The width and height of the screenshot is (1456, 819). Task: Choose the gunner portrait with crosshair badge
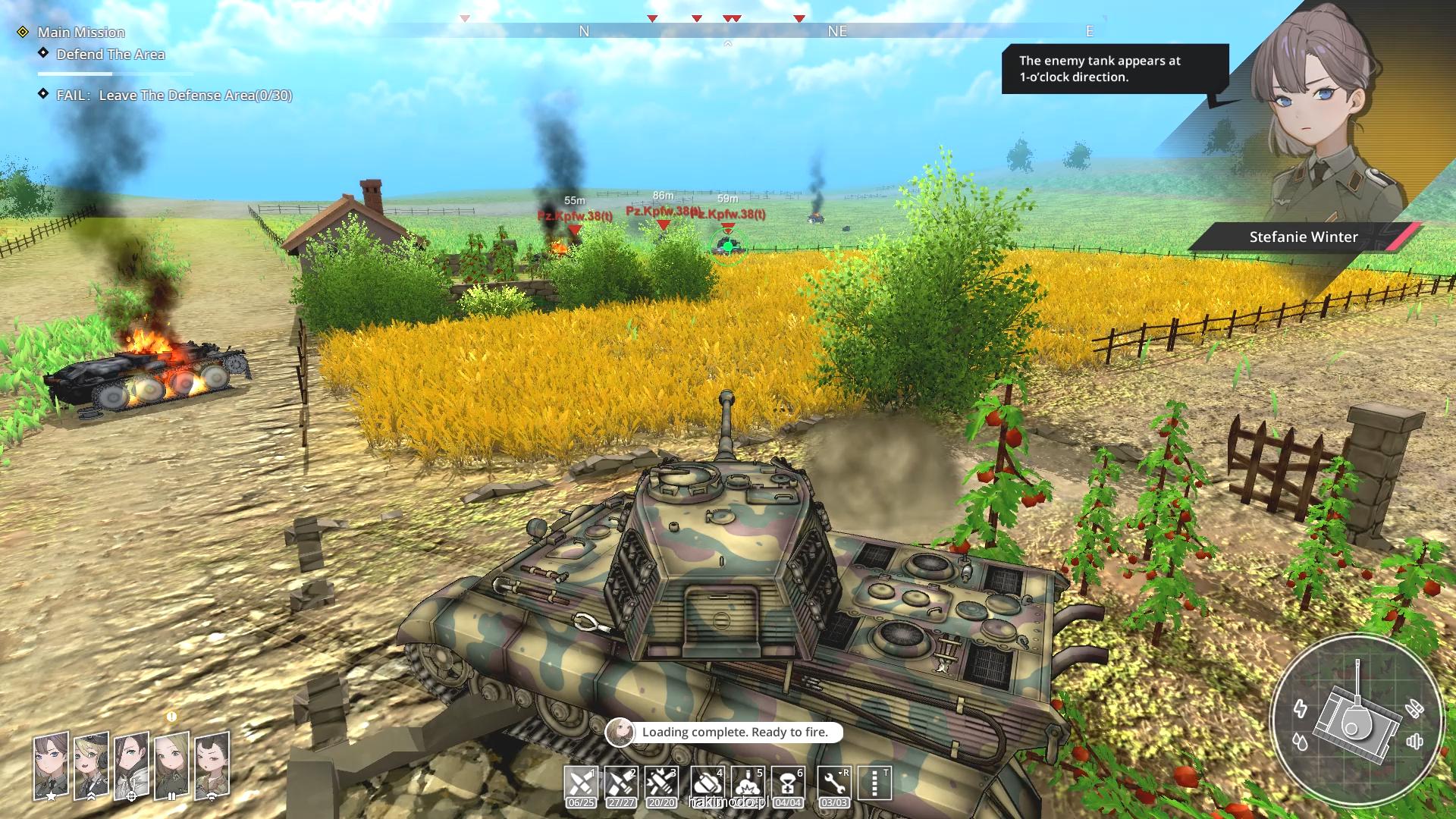(x=131, y=766)
